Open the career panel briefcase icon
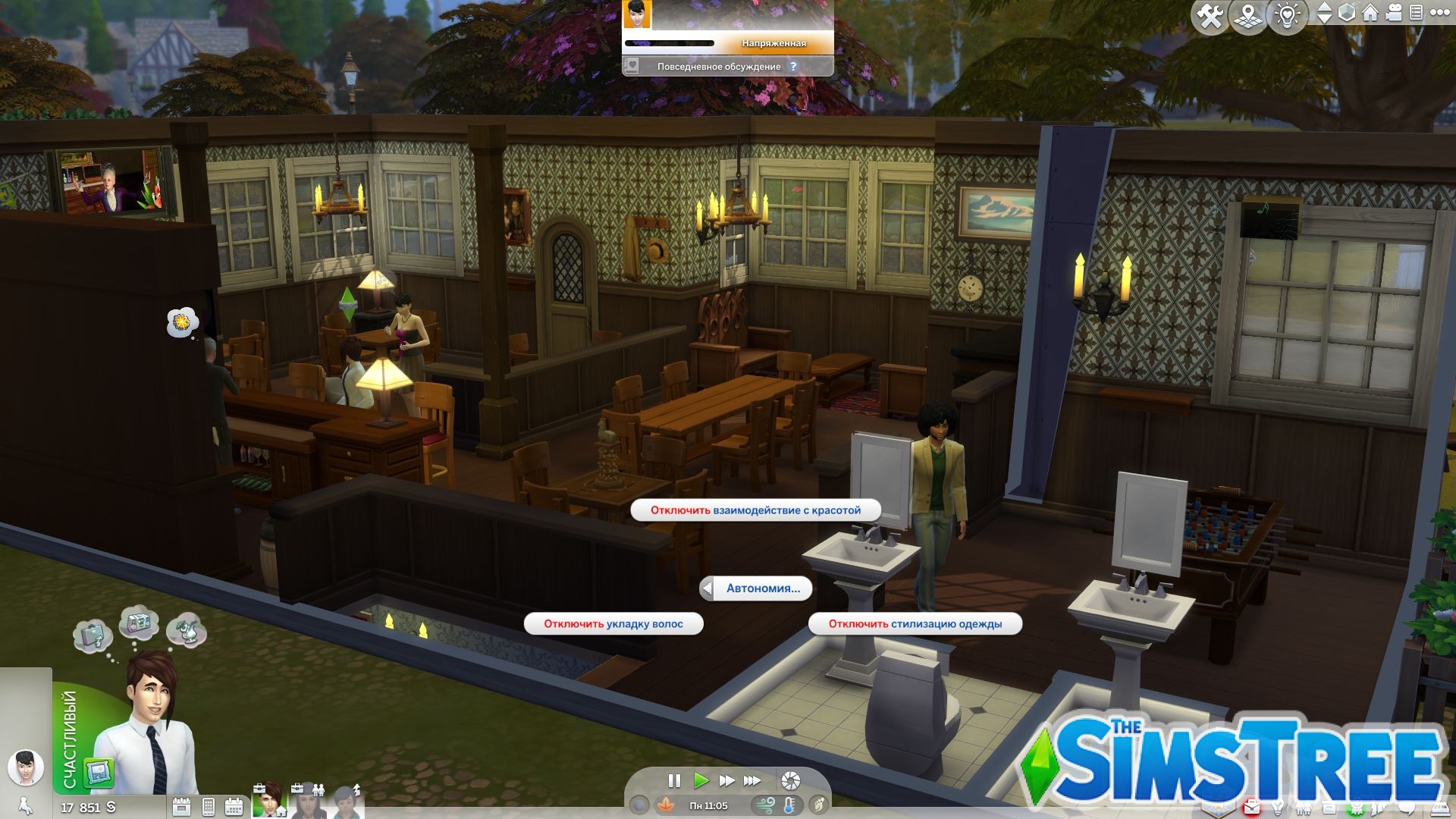This screenshot has width=1456, height=819. click(x=1251, y=808)
